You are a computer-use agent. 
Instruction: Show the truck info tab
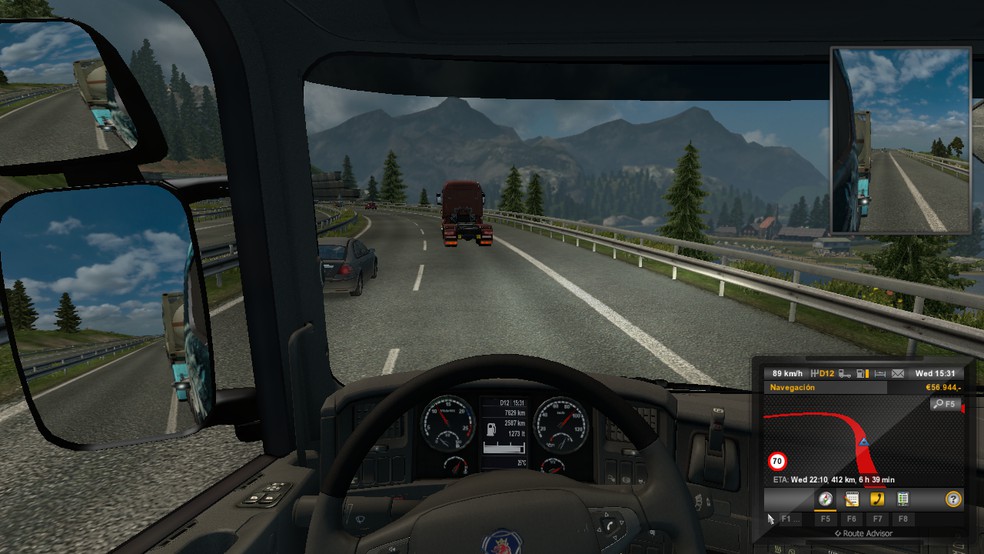pyautogui.click(x=903, y=498)
